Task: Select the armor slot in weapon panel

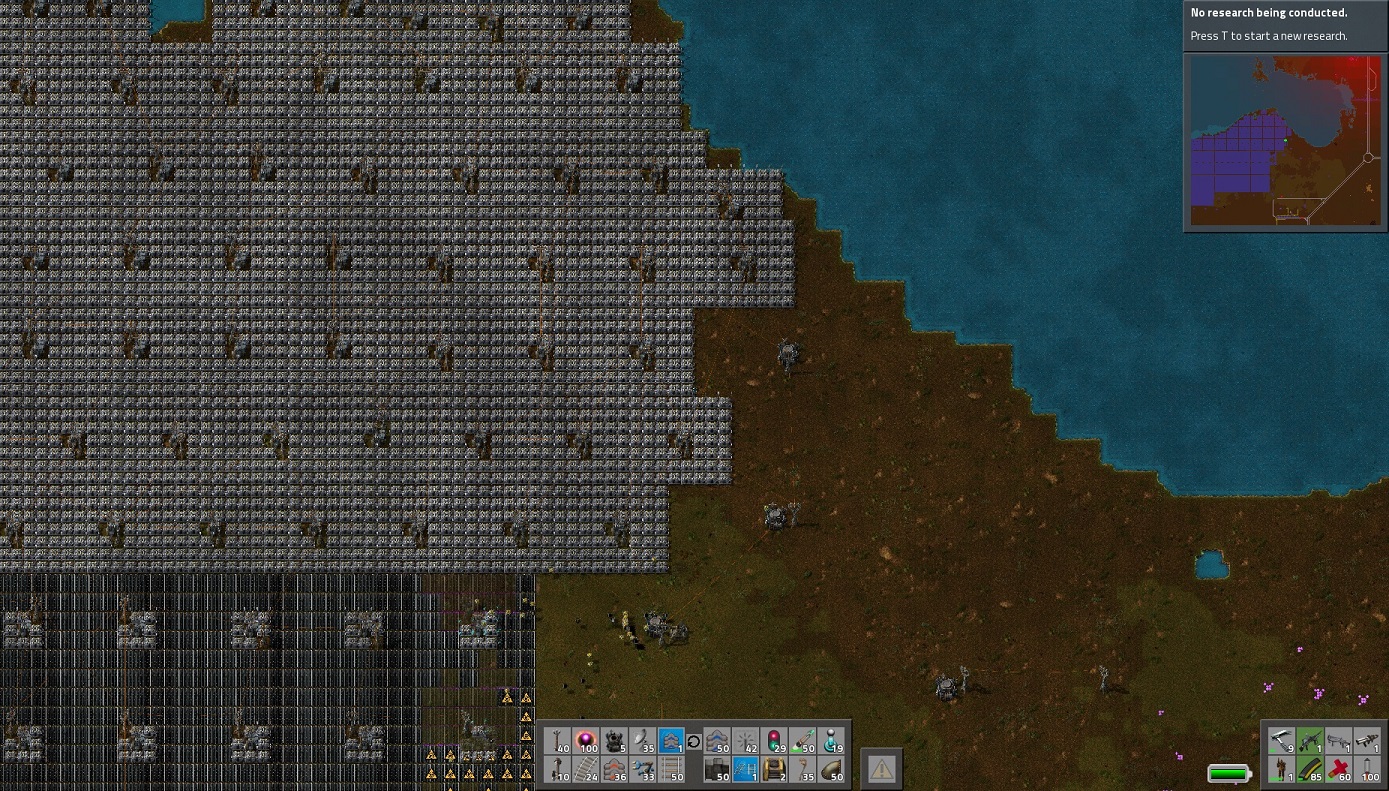Action: [x=1281, y=769]
